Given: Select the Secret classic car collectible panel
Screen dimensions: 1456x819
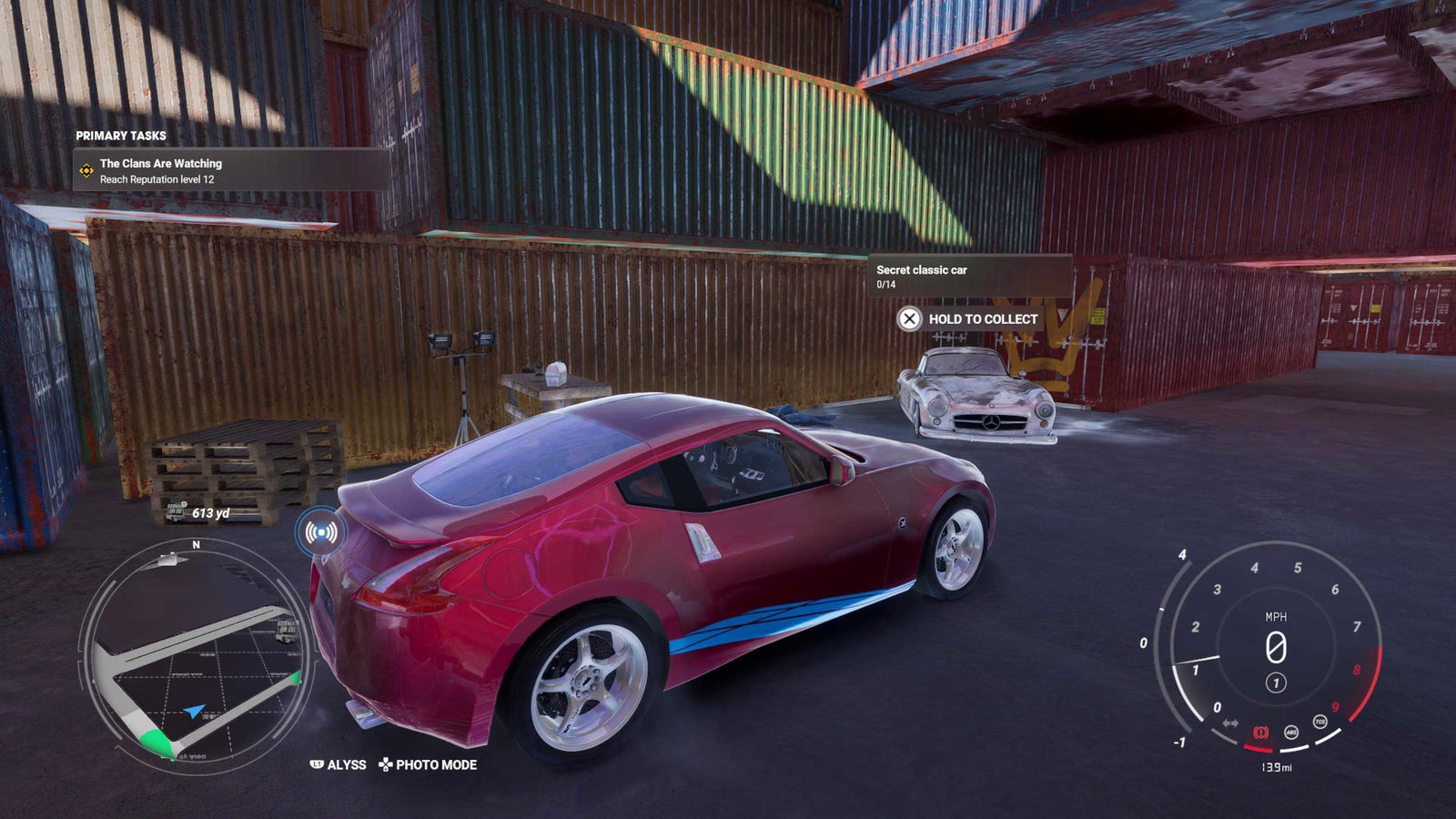Looking at the screenshot, I should [x=969, y=276].
